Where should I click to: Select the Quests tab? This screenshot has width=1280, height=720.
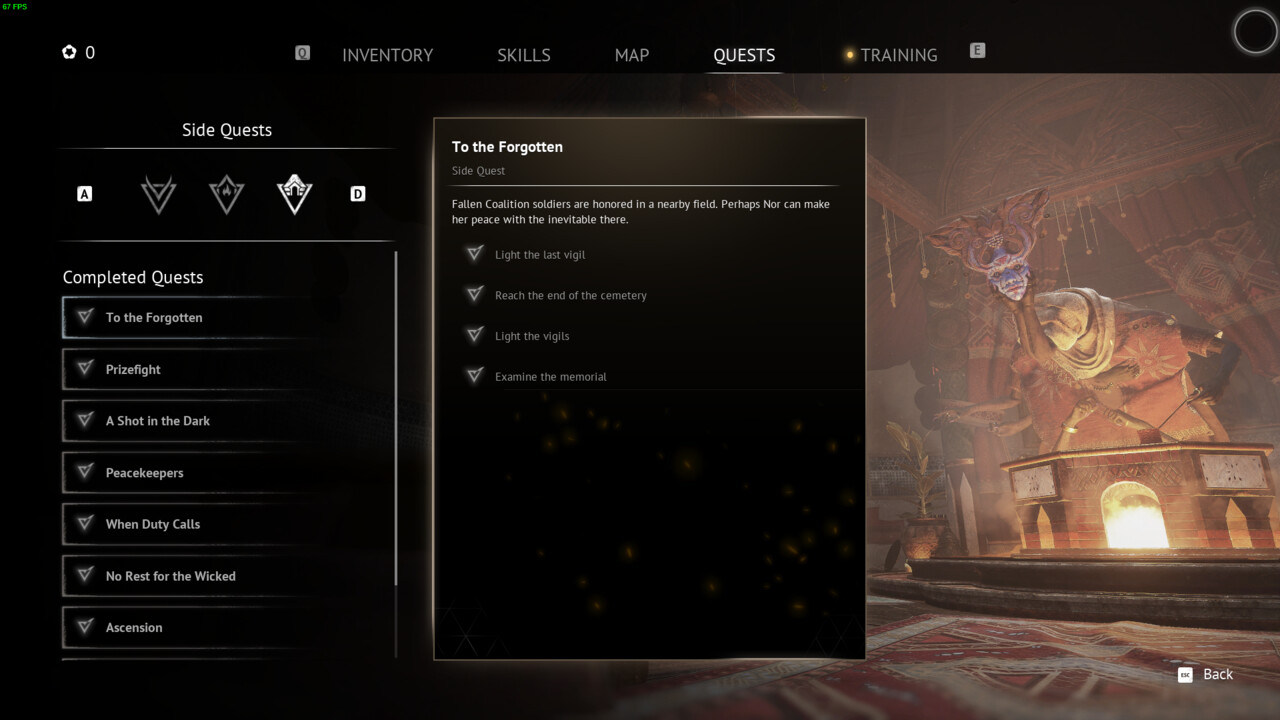744,55
